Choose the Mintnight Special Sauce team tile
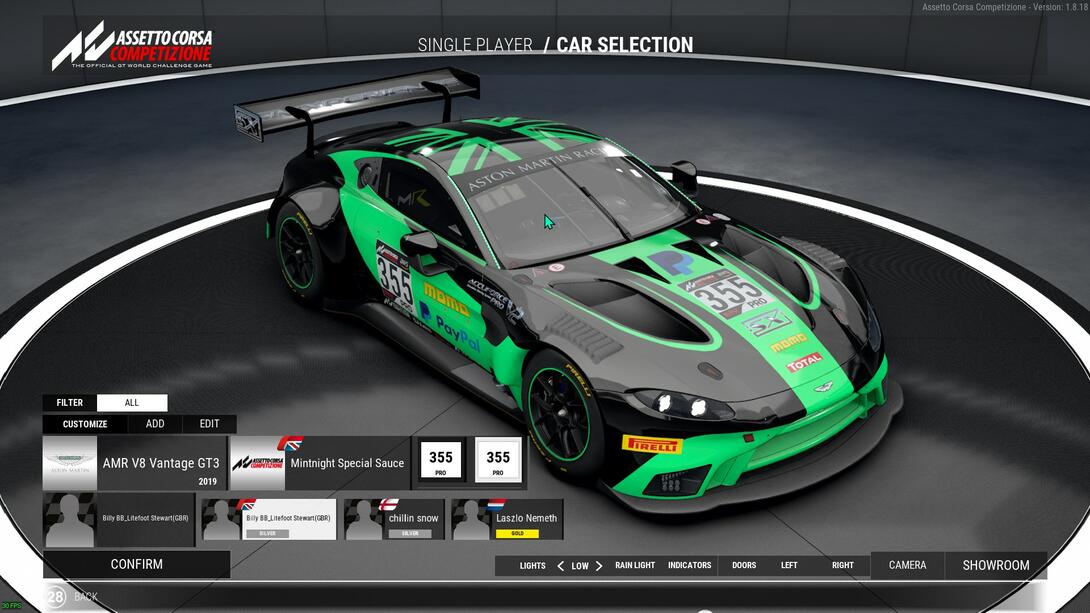The height and width of the screenshot is (613, 1090). (320, 463)
